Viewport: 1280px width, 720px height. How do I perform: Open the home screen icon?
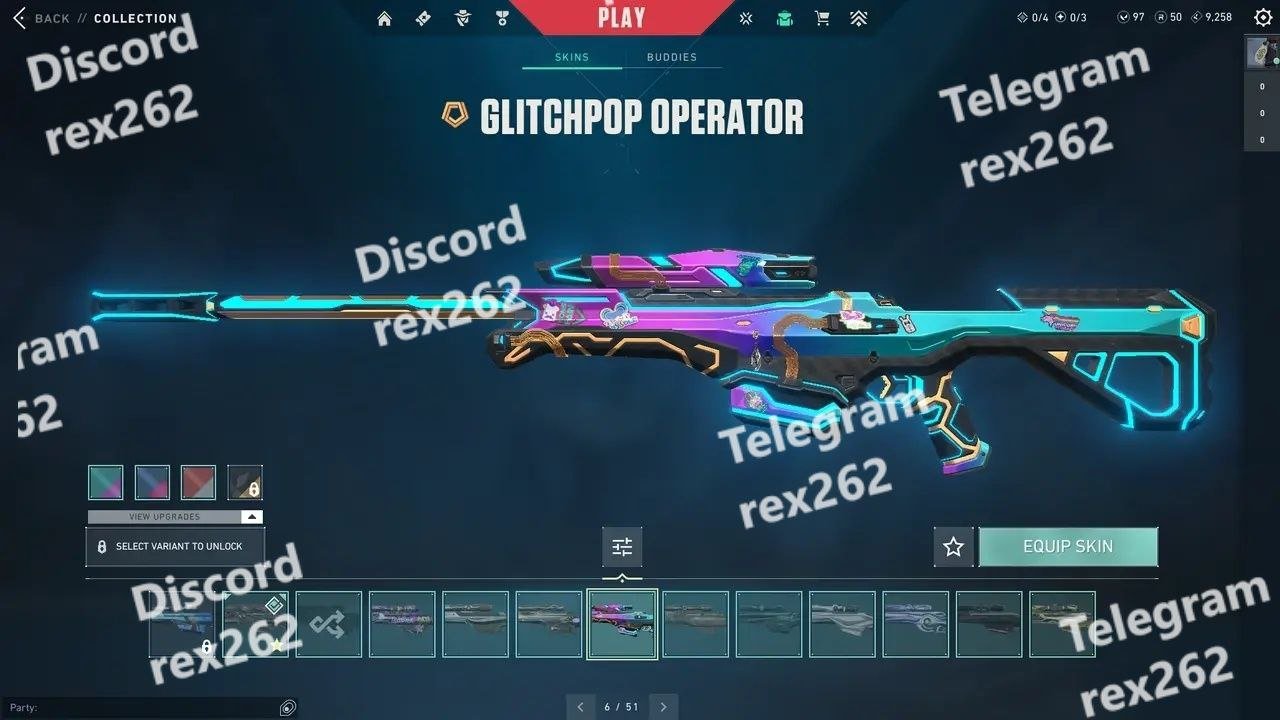(x=384, y=18)
